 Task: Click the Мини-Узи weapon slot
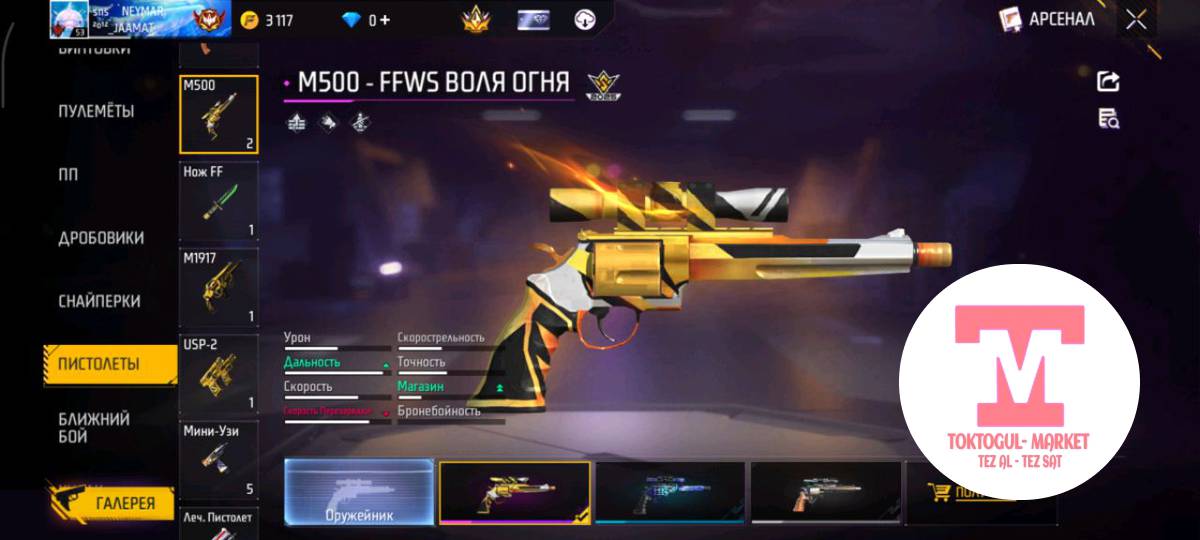pos(219,460)
